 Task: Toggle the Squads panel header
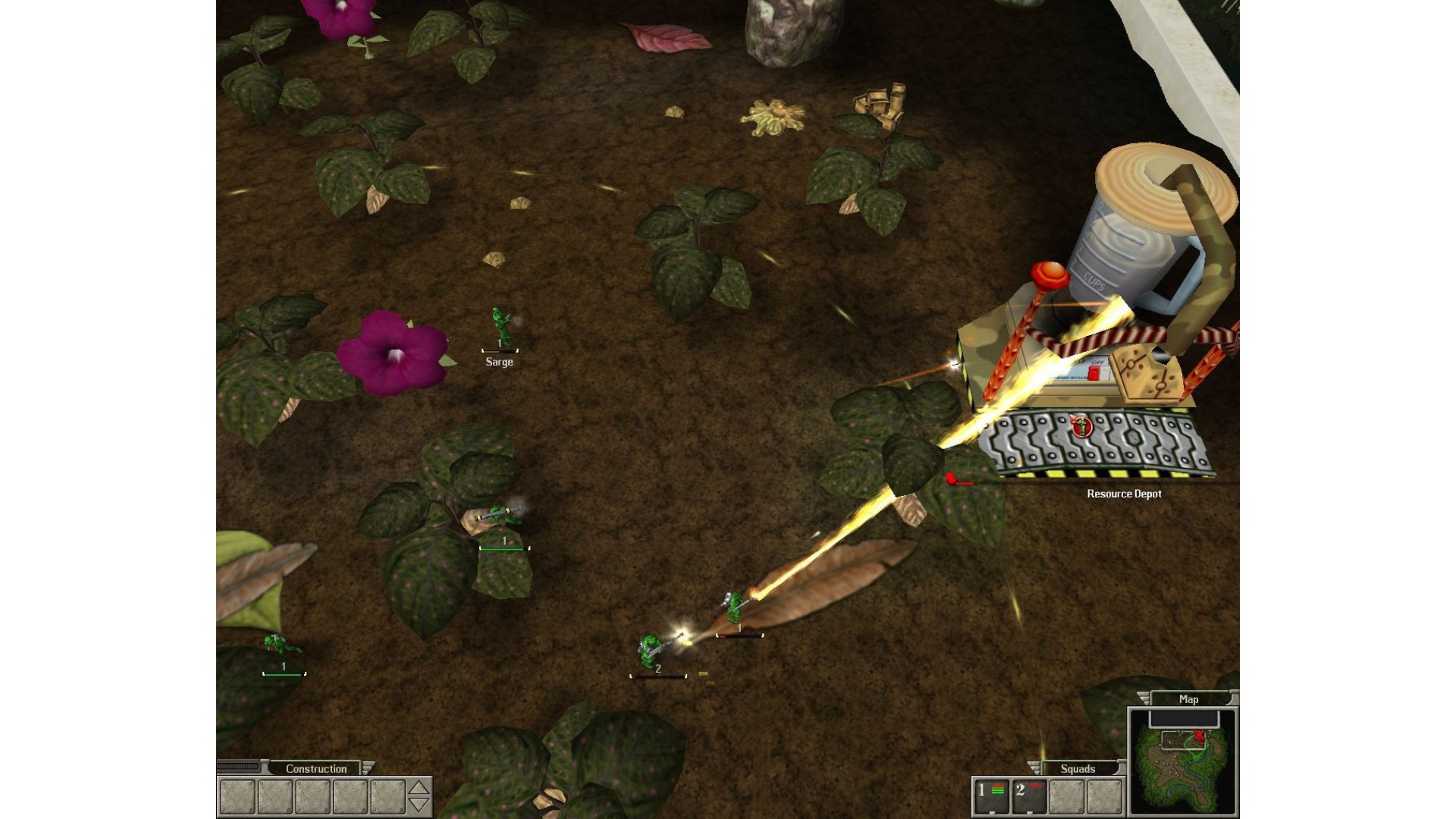click(x=1078, y=768)
